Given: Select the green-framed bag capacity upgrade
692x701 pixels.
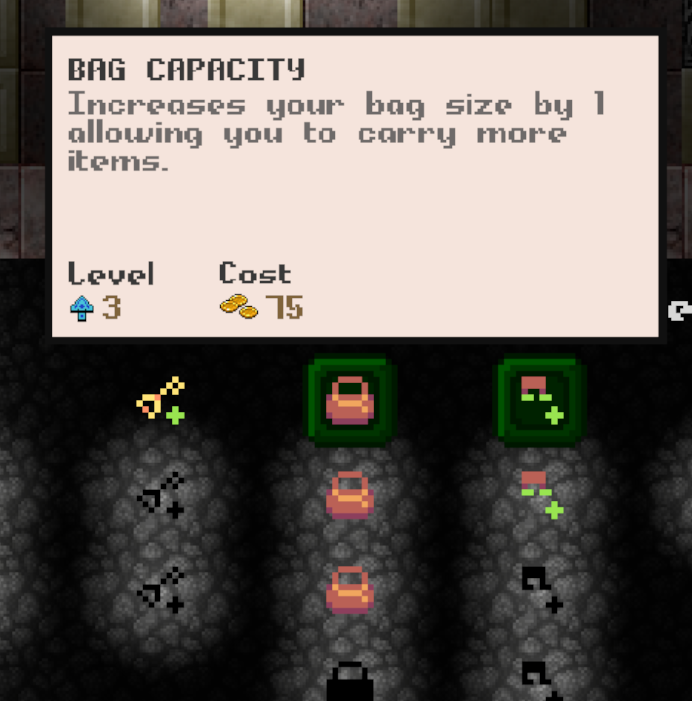Looking at the screenshot, I should coord(350,401).
